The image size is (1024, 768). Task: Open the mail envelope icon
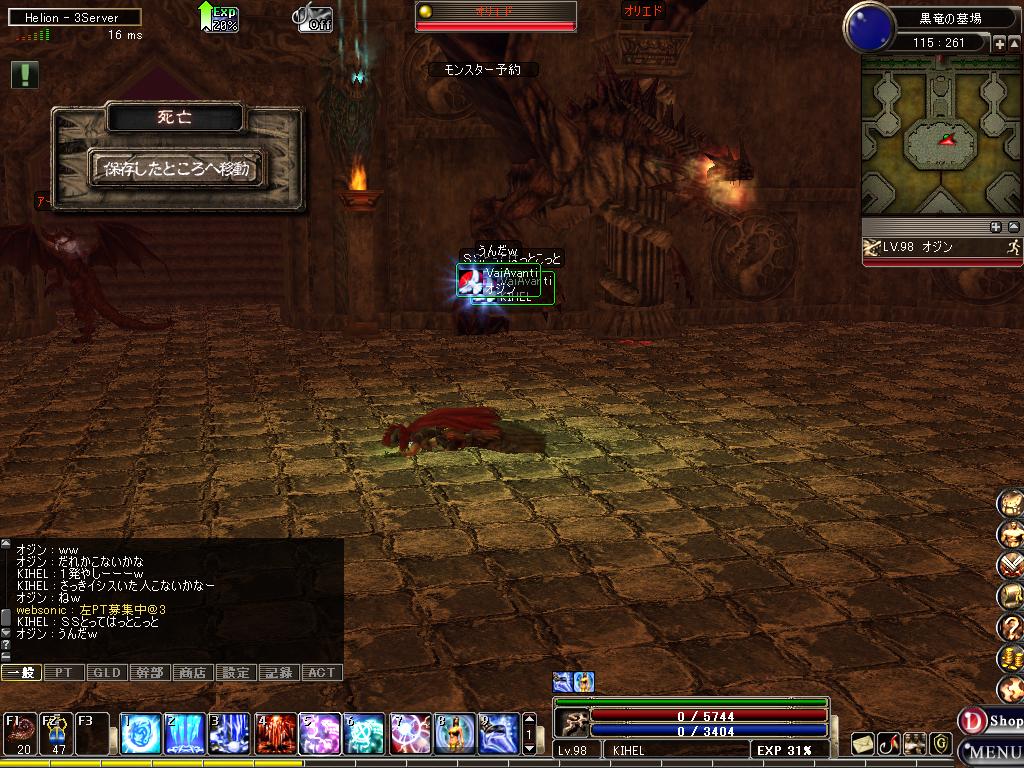863,744
